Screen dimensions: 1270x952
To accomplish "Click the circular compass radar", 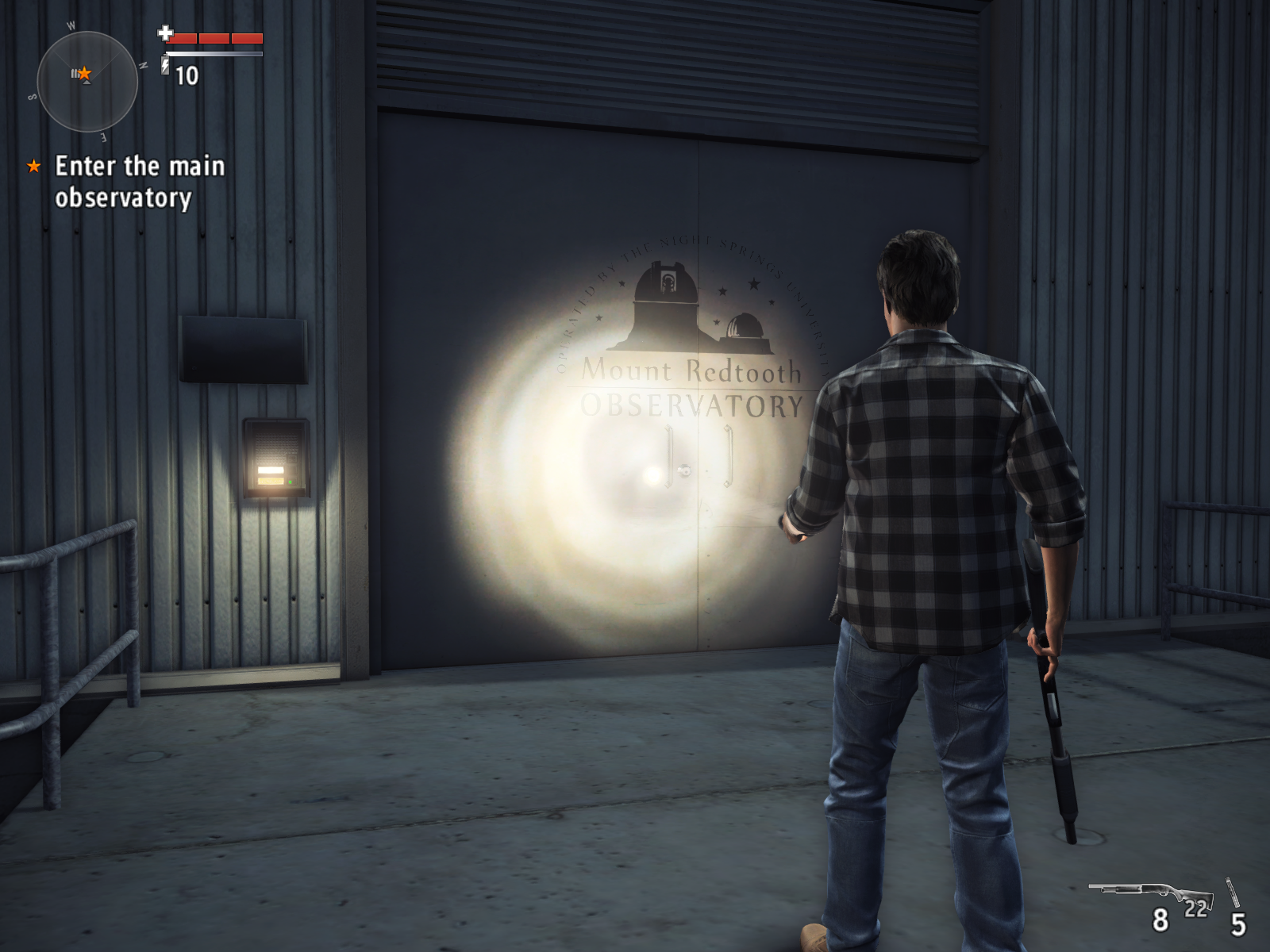I will (87, 81).
